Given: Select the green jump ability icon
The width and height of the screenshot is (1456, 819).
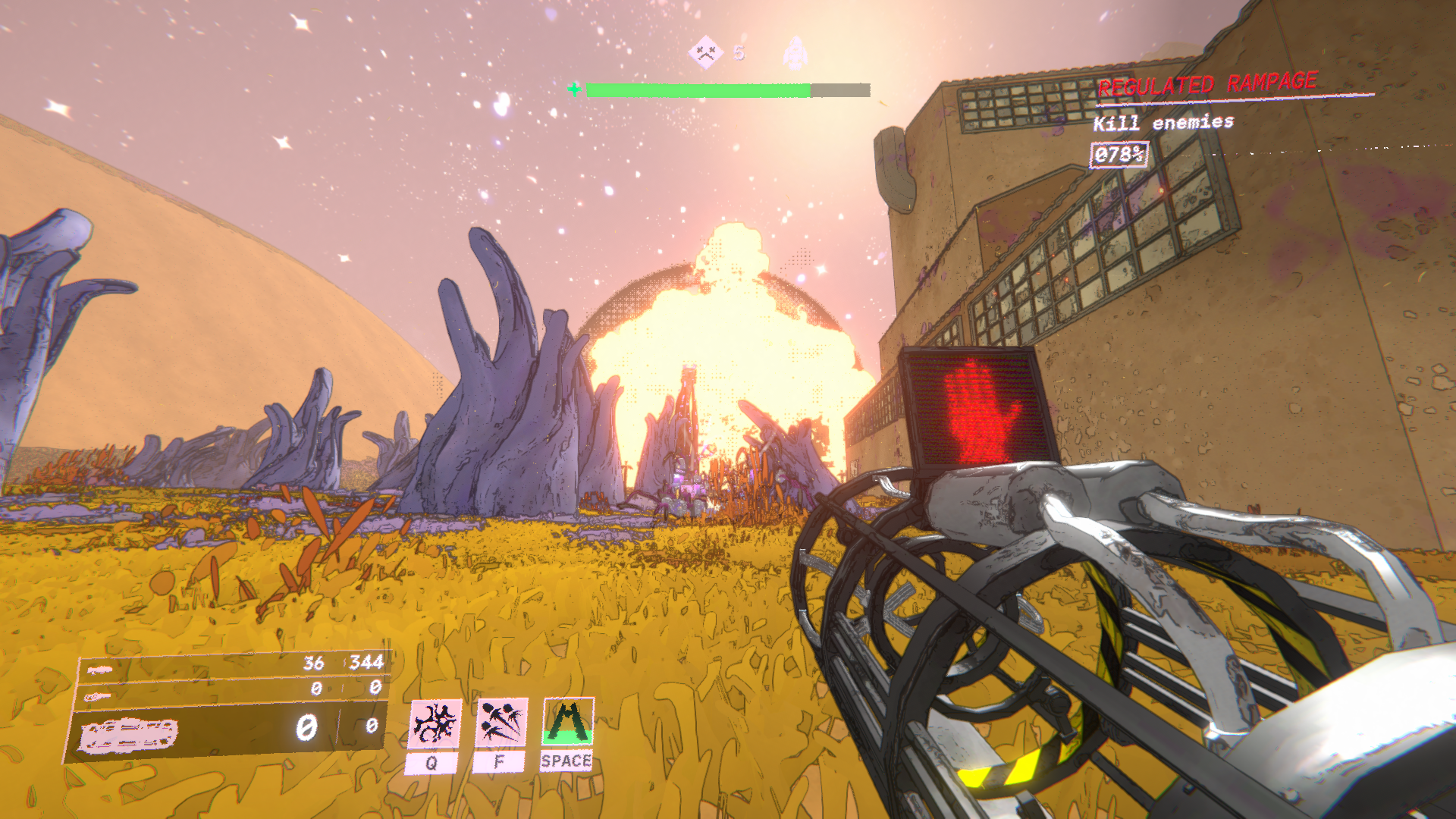Looking at the screenshot, I should 568,721.
